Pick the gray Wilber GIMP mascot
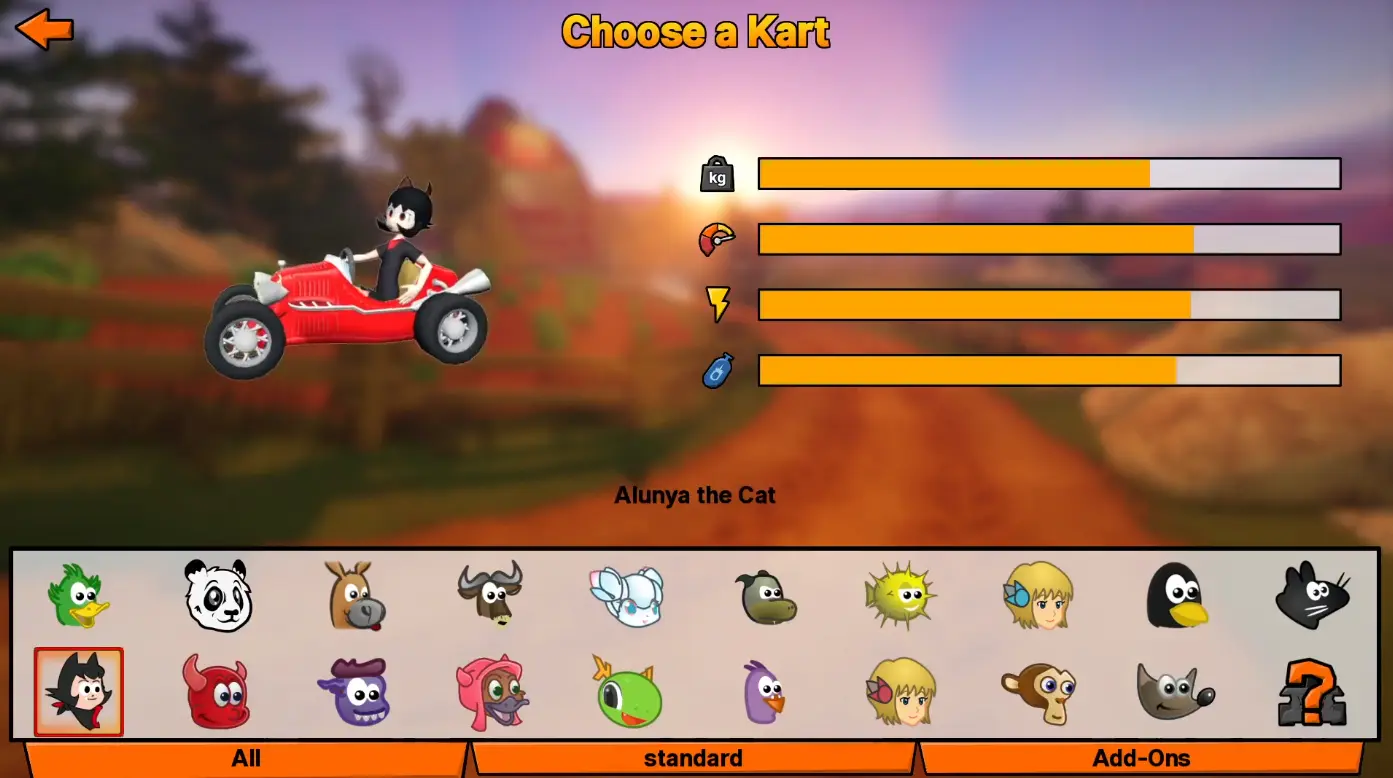The width and height of the screenshot is (1393, 778). (x=1175, y=691)
